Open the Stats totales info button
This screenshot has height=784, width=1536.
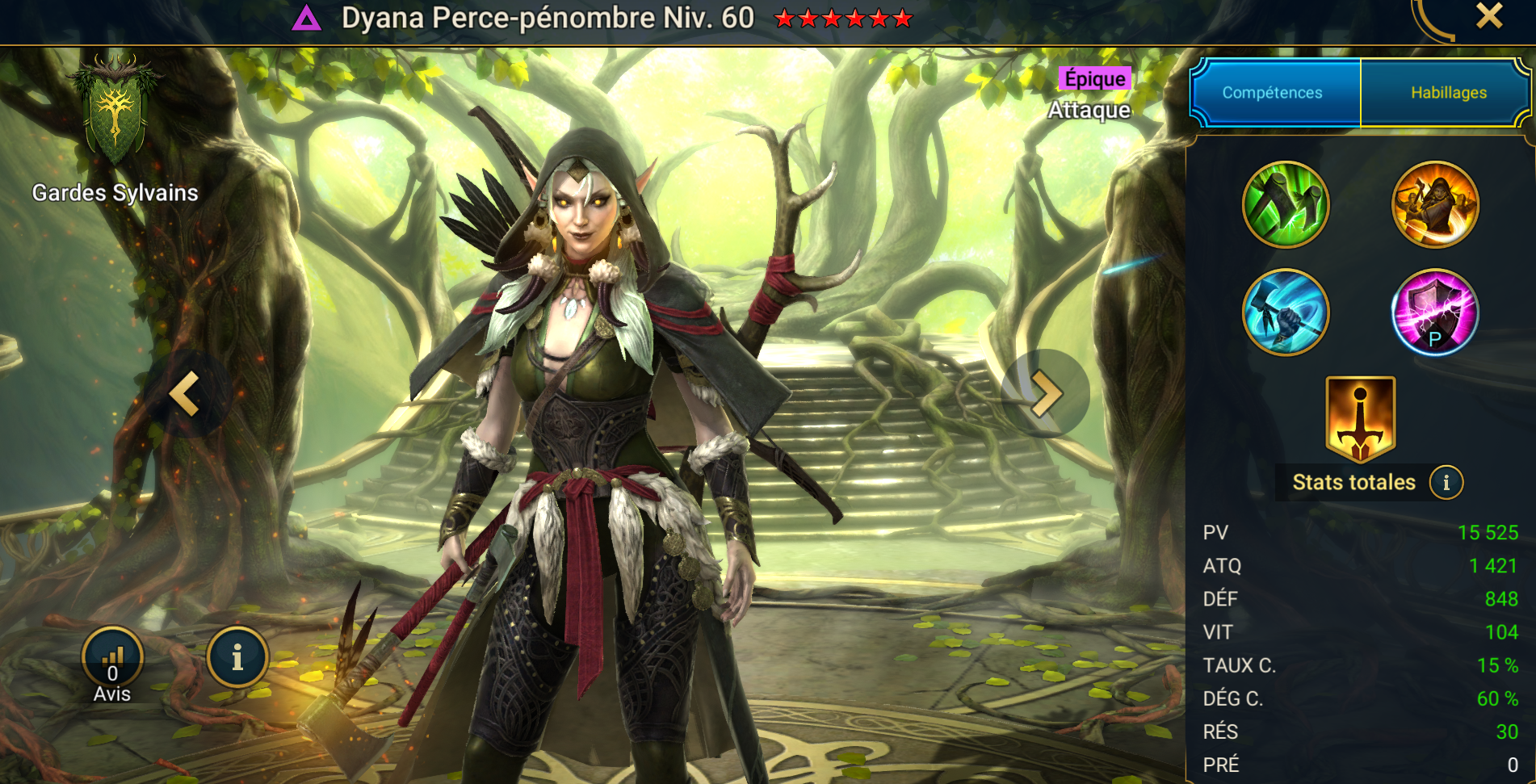point(1446,483)
